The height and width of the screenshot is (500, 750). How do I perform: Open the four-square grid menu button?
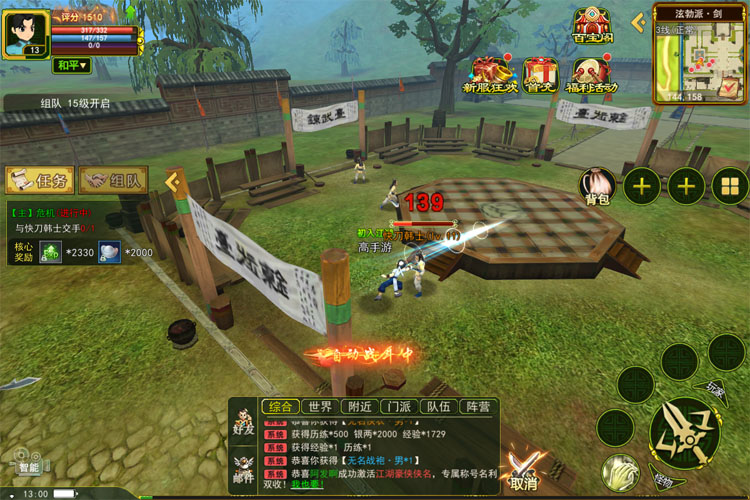(x=730, y=185)
